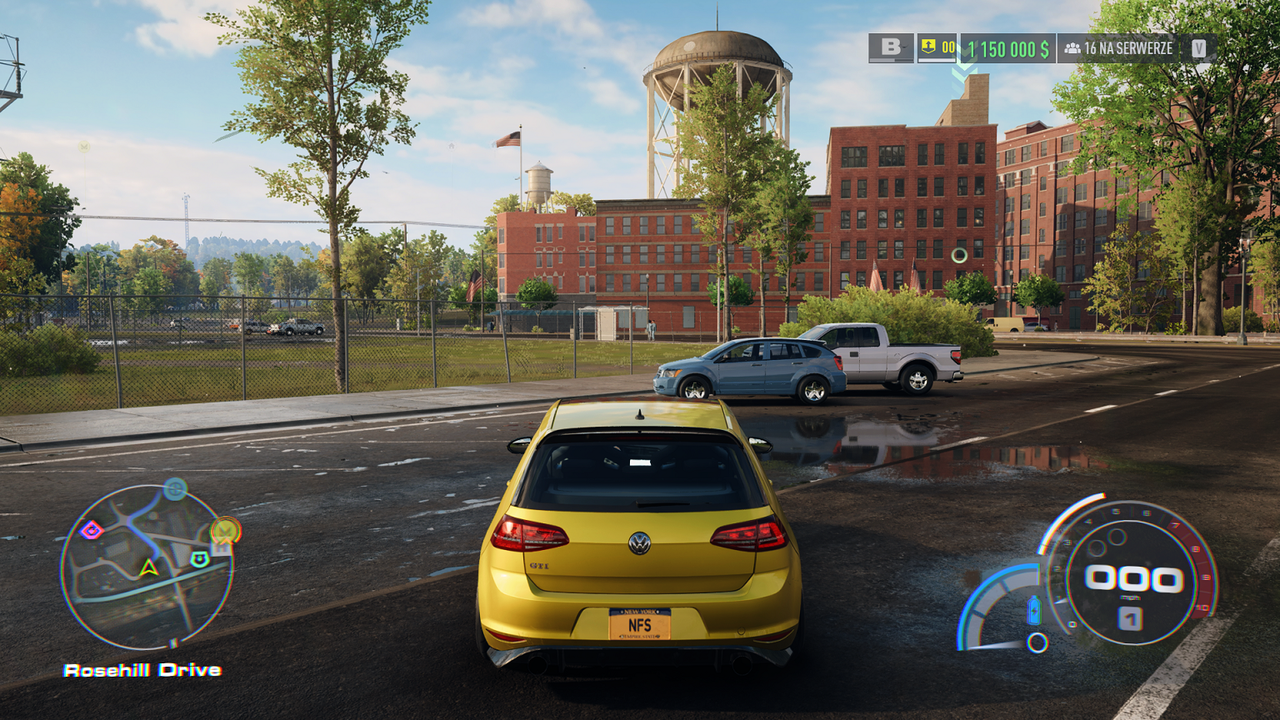Open the circular minimap

(x=146, y=567)
